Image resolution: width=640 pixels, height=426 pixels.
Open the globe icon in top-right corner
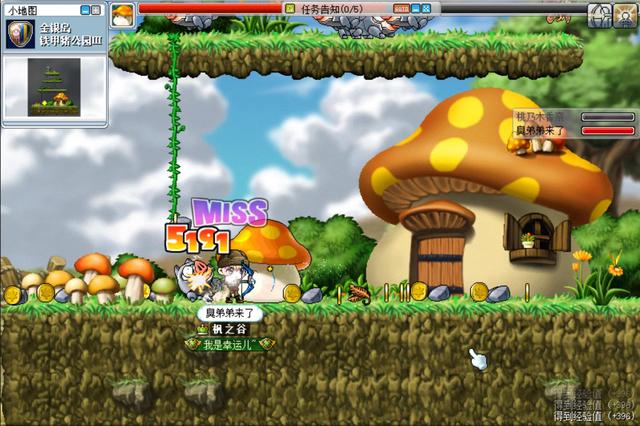[600, 14]
